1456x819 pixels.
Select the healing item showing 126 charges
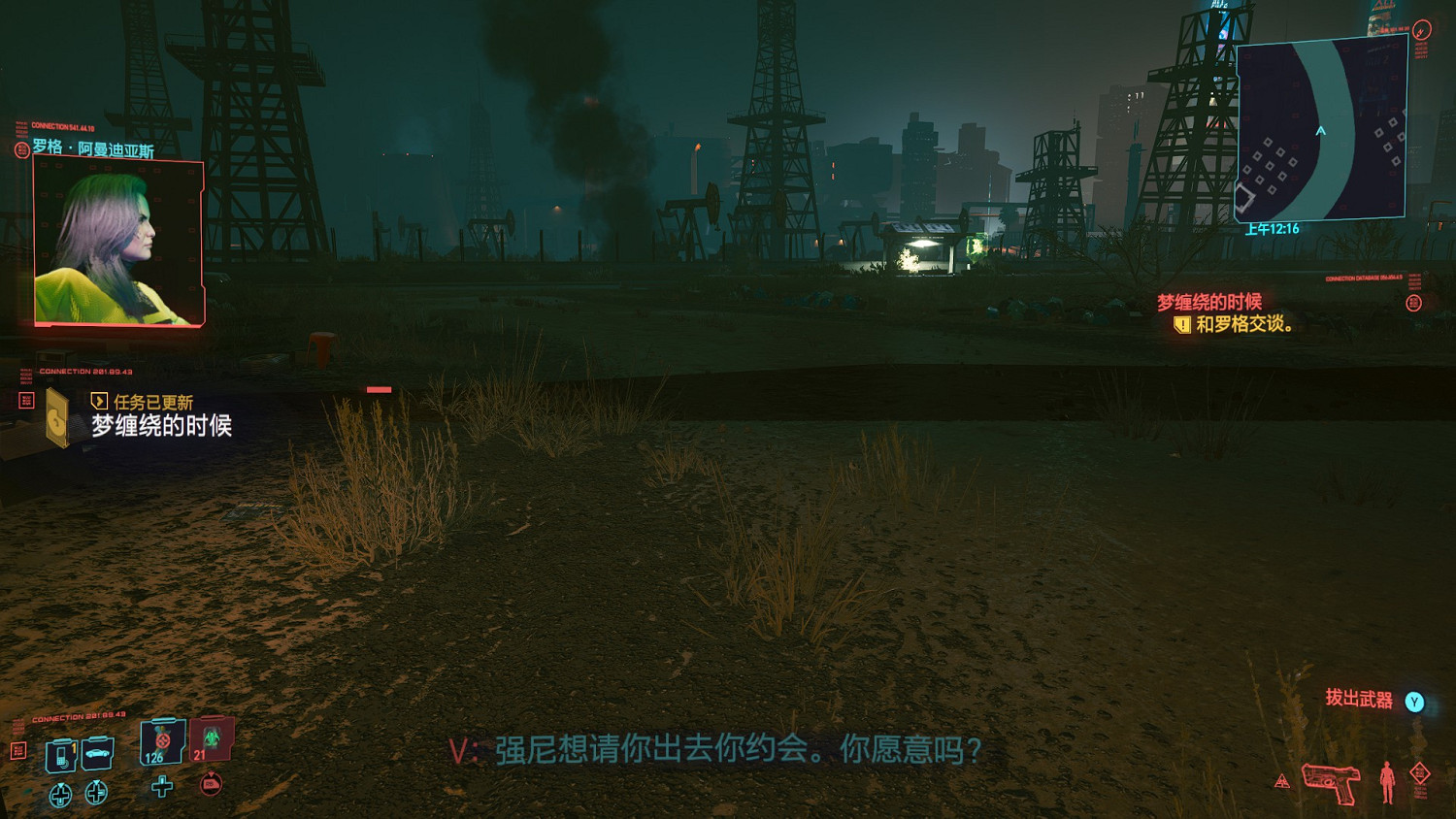tap(160, 742)
